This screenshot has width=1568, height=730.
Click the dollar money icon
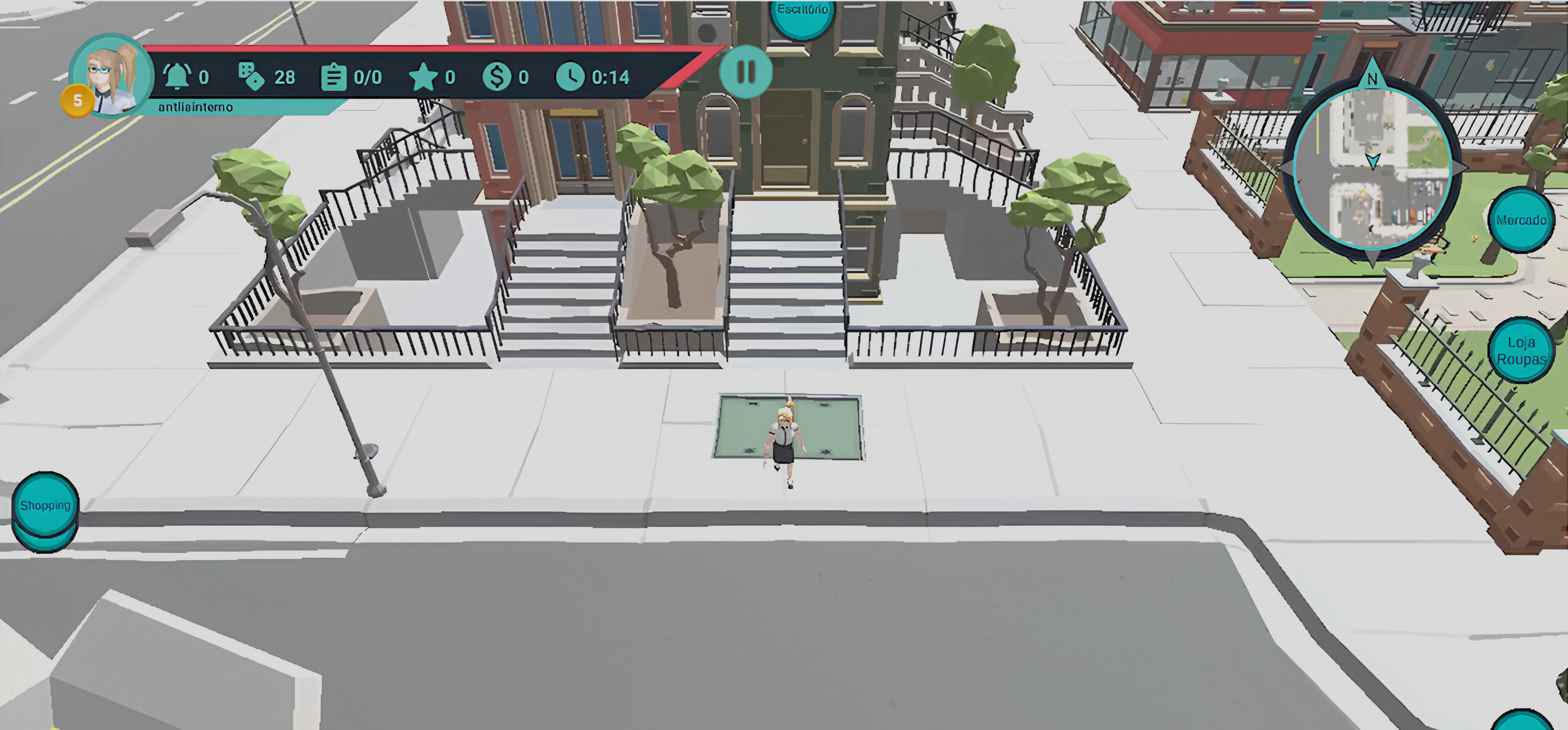click(497, 77)
